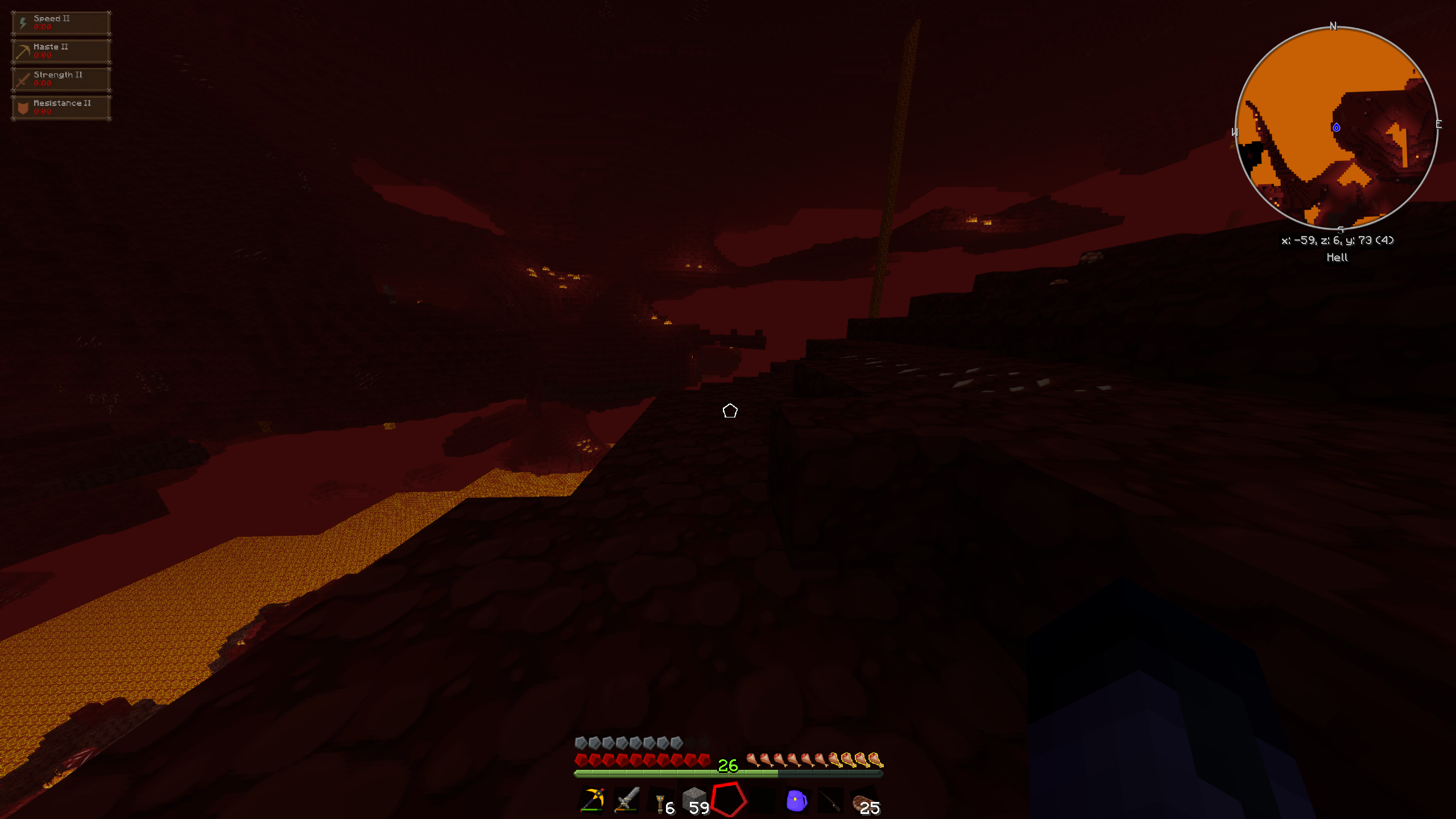
Task: Select the golden pickaxe hotbar slot
Action: 592,800
